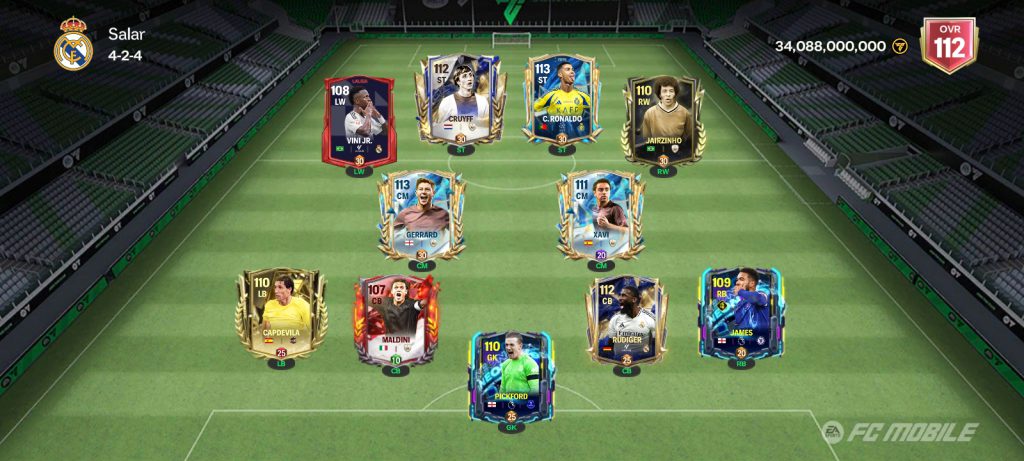Click the coin currency icon
1024x461 pixels.
pos(899,46)
